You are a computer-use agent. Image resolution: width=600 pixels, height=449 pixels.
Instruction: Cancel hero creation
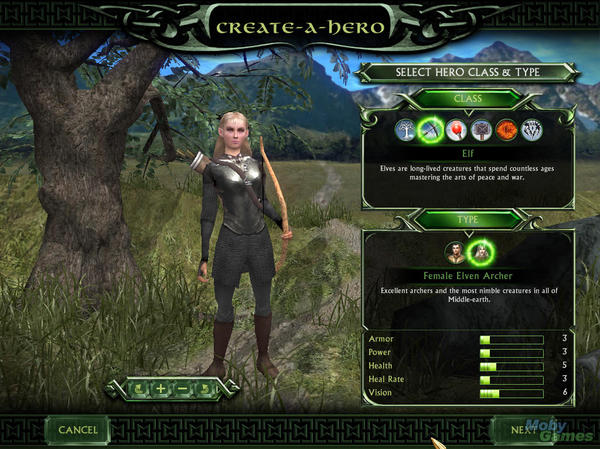coord(78,430)
